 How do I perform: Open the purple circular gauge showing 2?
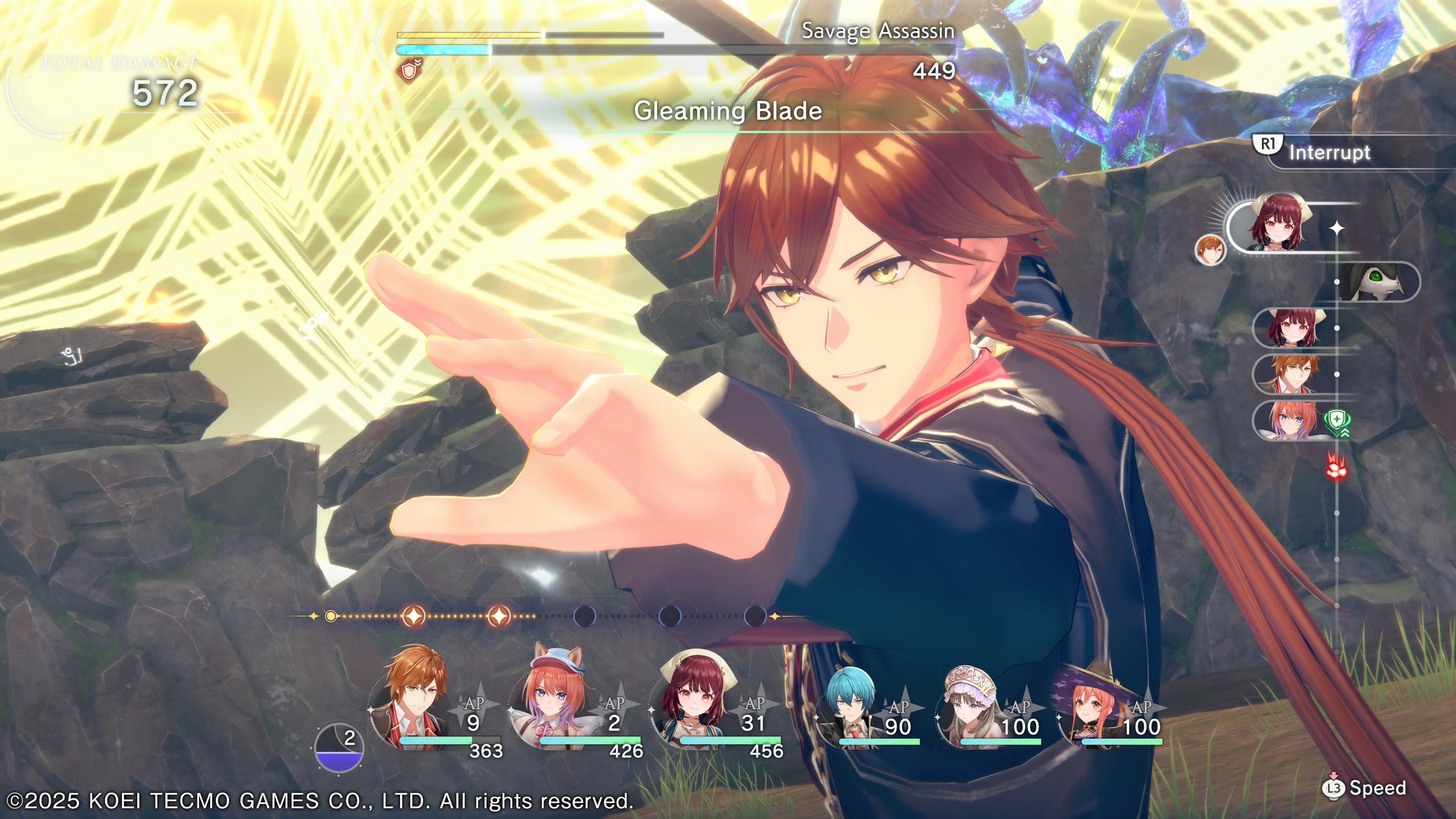(339, 747)
